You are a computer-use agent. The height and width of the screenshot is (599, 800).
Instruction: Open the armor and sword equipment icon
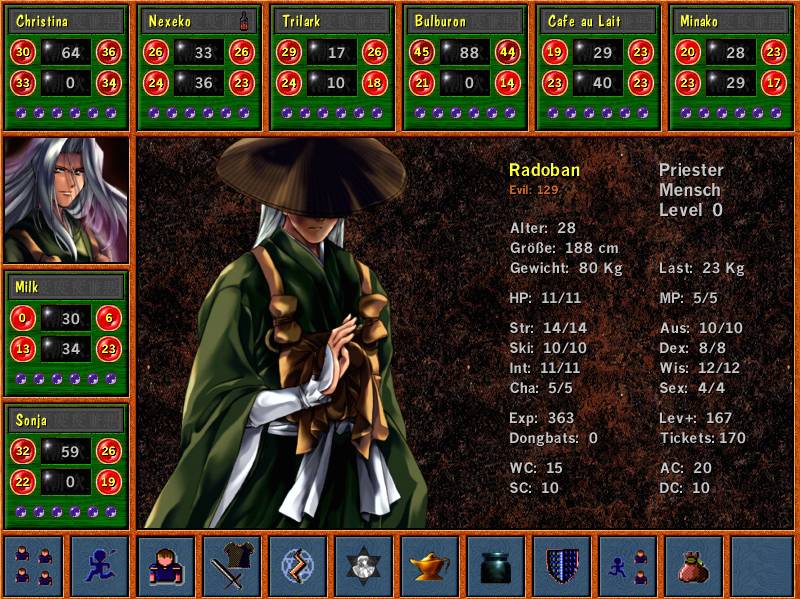tap(232, 566)
